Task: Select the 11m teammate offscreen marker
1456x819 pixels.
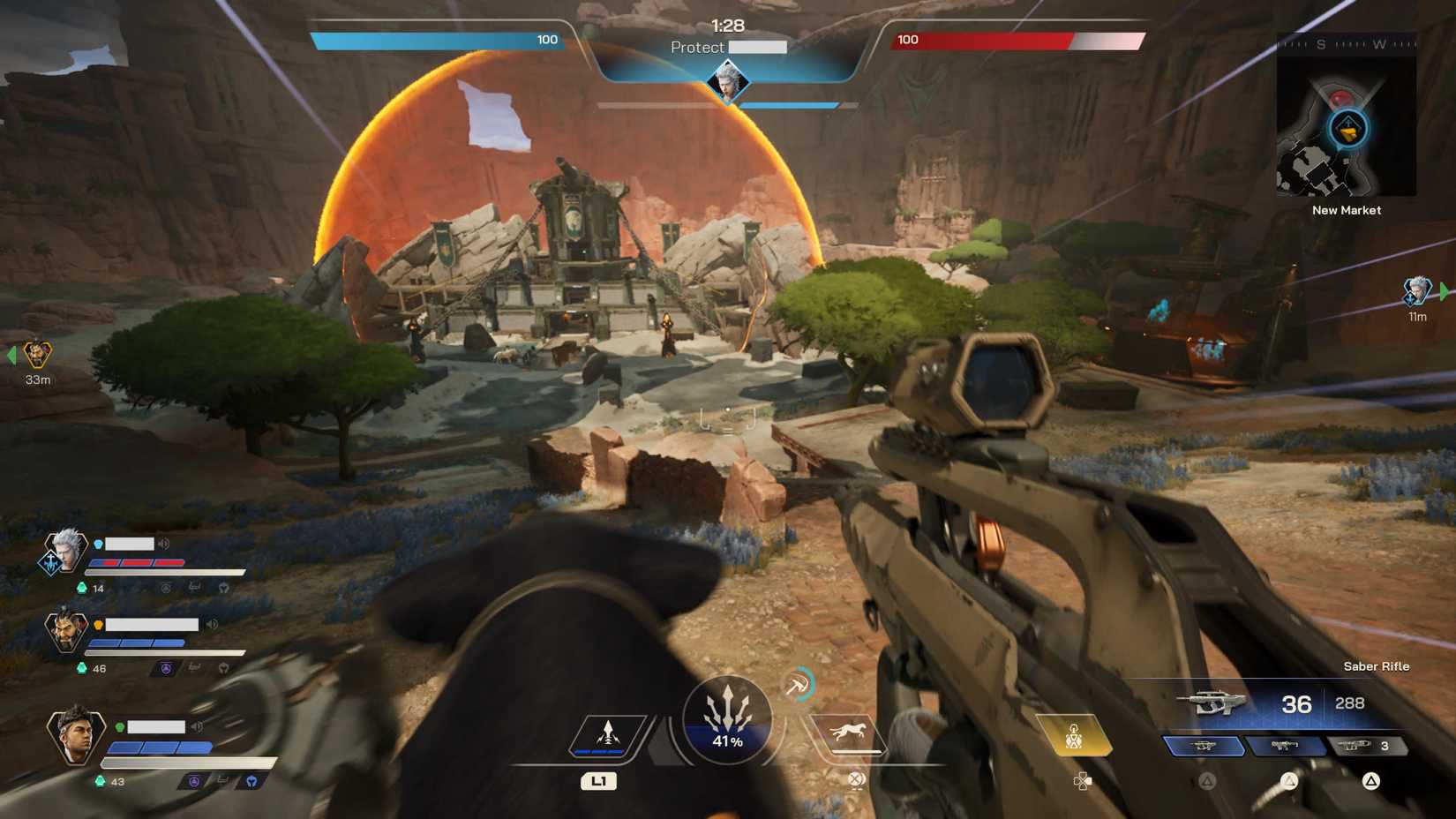Action: tap(1416, 290)
